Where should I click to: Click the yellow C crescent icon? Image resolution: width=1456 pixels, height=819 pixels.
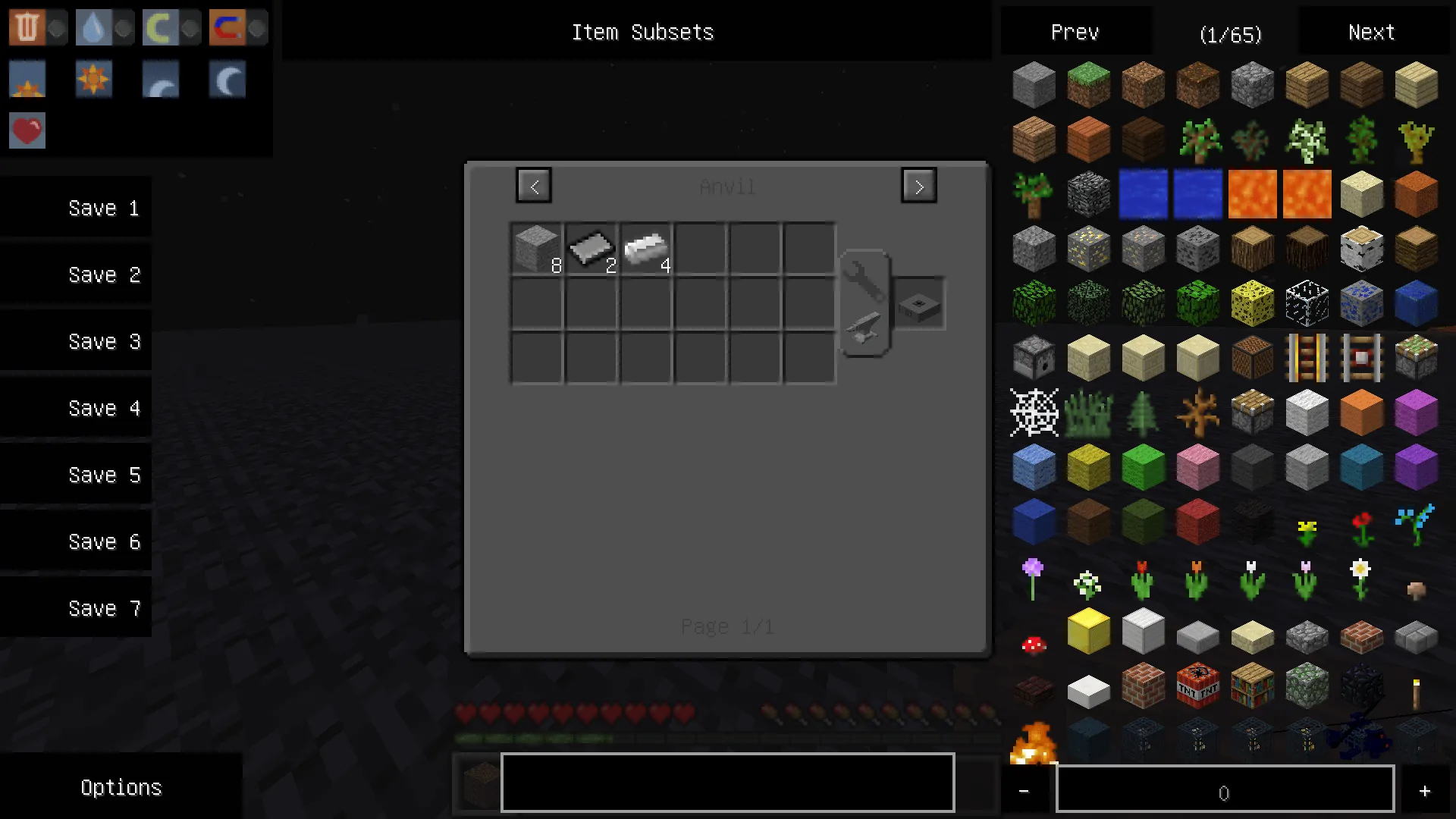coord(160,27)
